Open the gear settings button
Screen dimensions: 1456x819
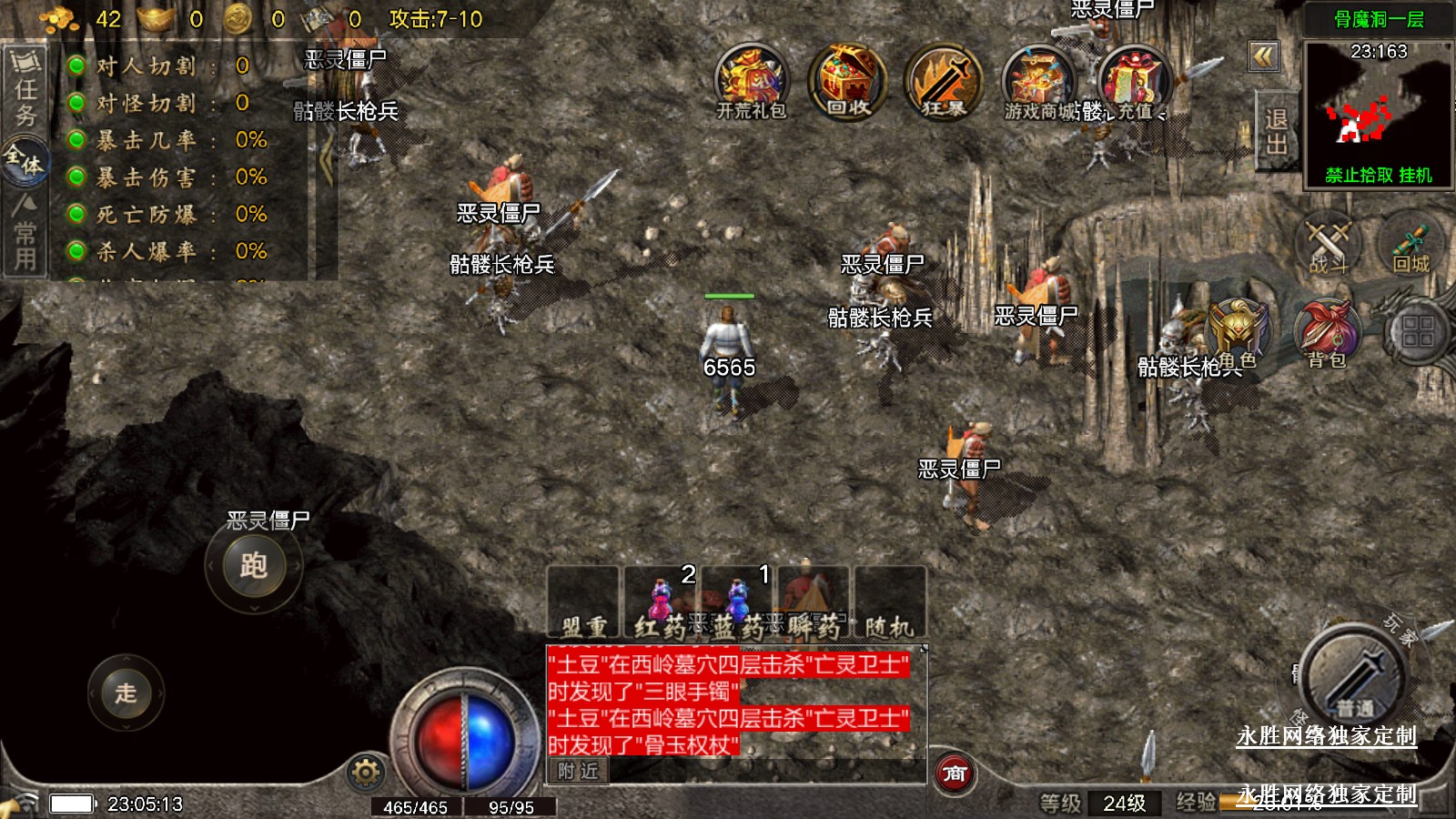point(366,773)
